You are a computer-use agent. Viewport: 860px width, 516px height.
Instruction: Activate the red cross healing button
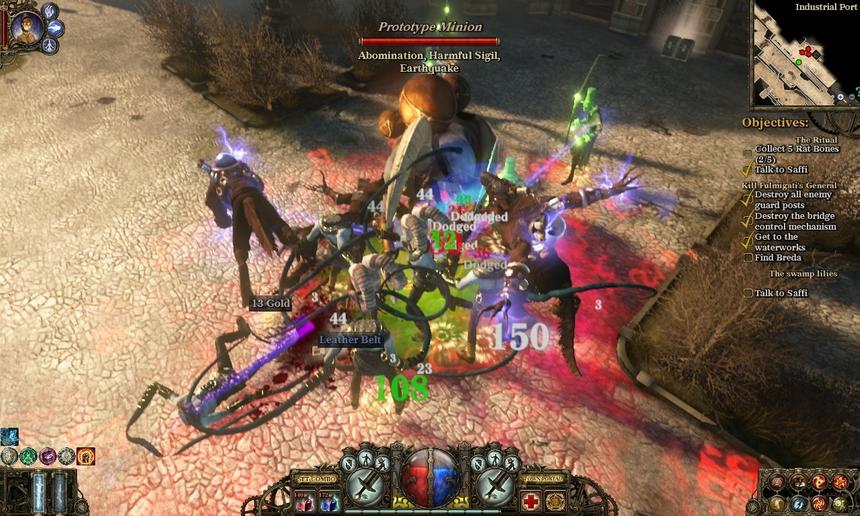click(531, 501)
